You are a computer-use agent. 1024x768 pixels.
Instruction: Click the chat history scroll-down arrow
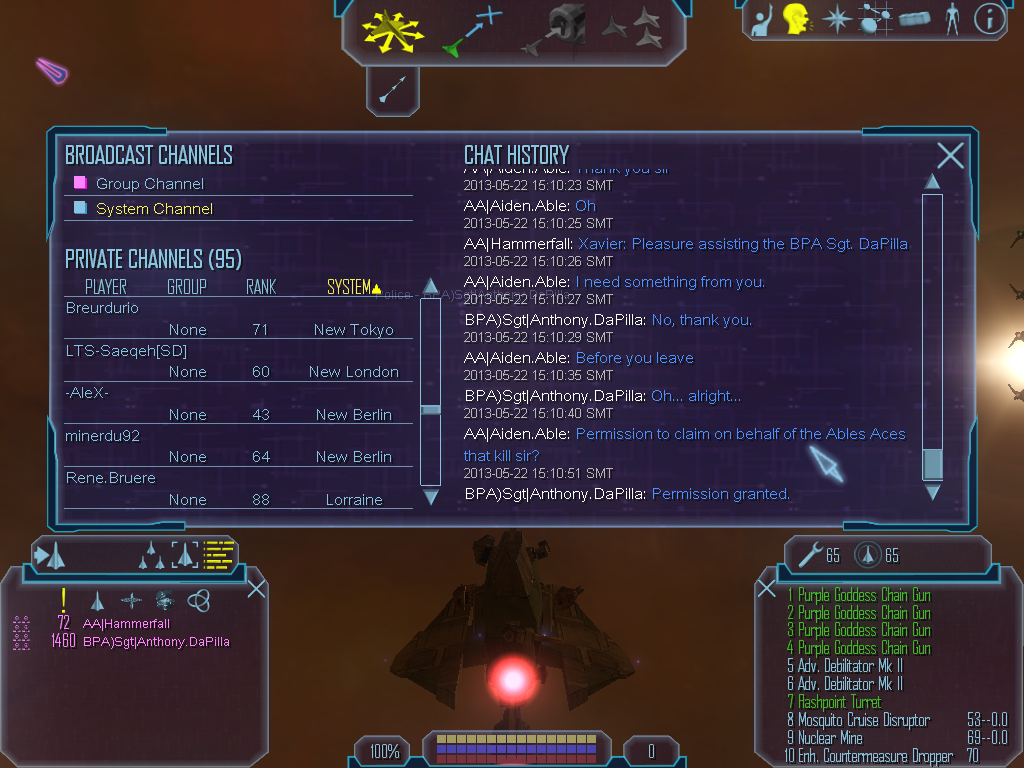[932, 492]
